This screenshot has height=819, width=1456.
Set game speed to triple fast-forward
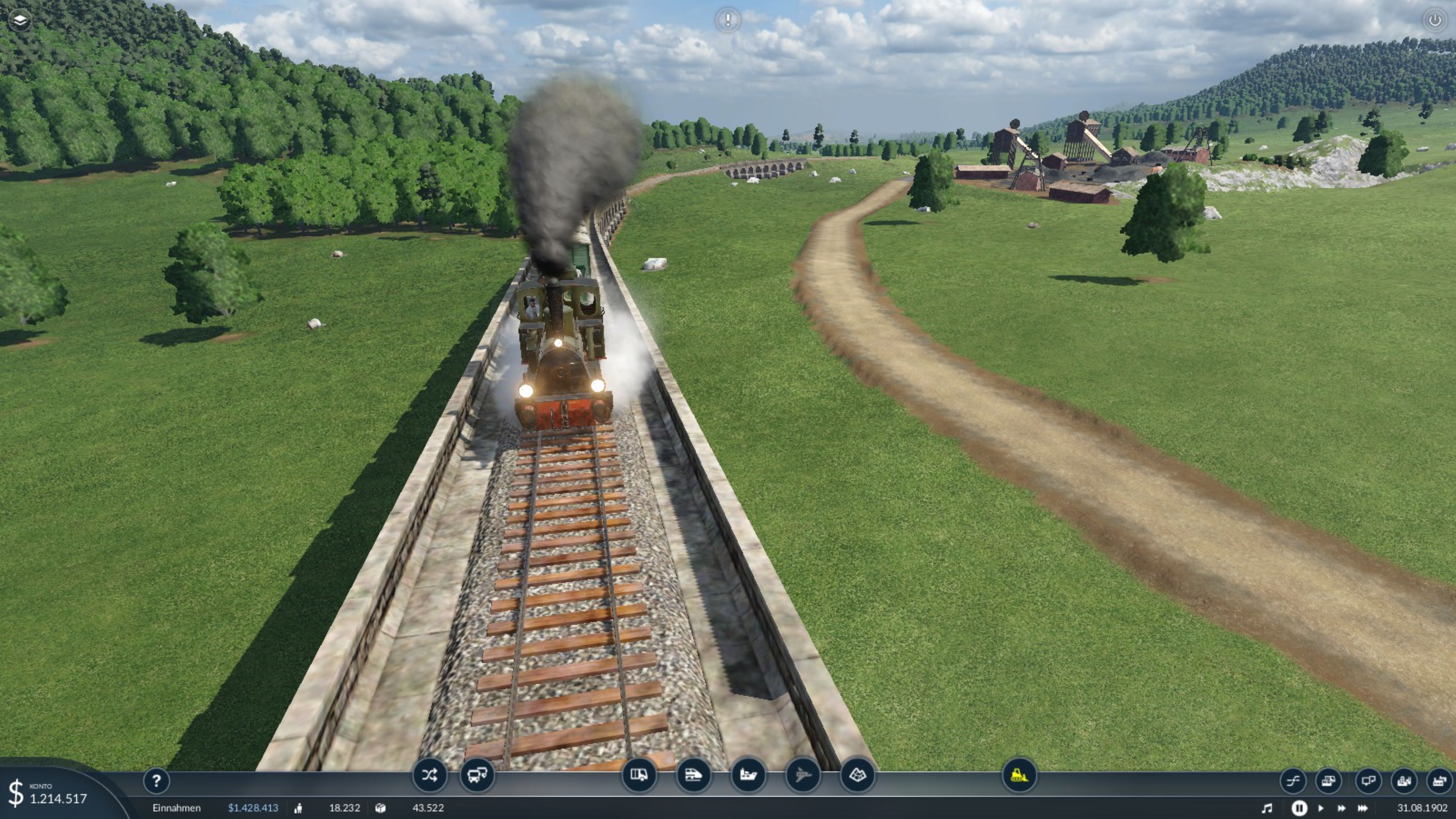pos(1363,808)
